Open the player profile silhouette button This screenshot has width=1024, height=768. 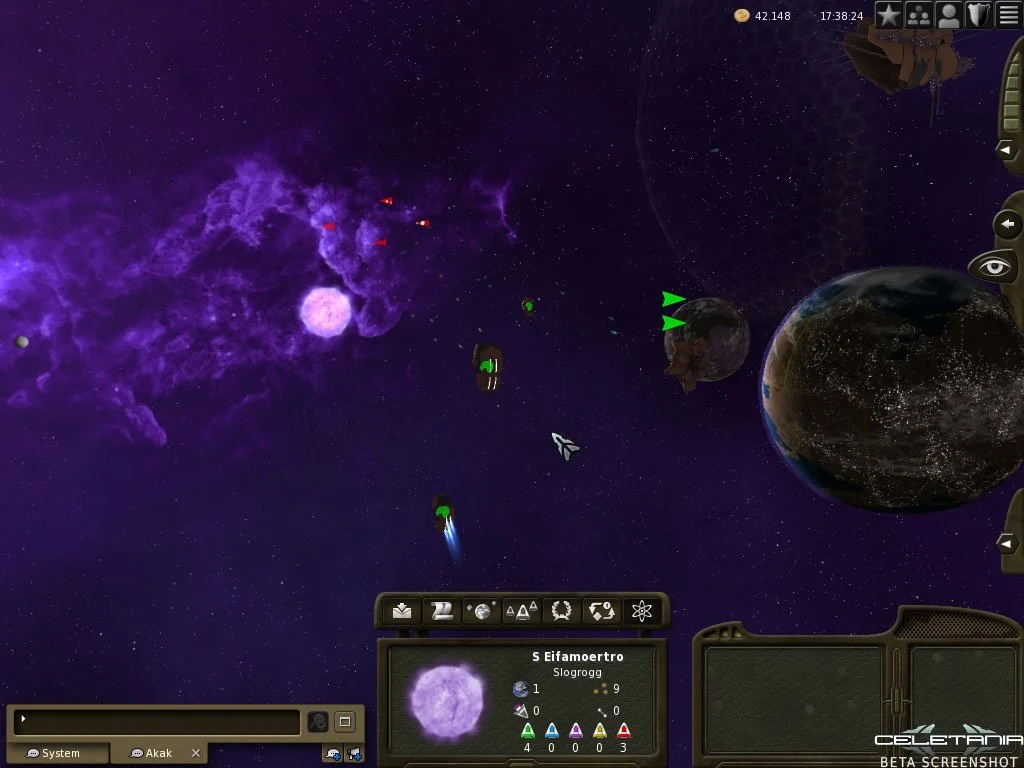[949, 15]
